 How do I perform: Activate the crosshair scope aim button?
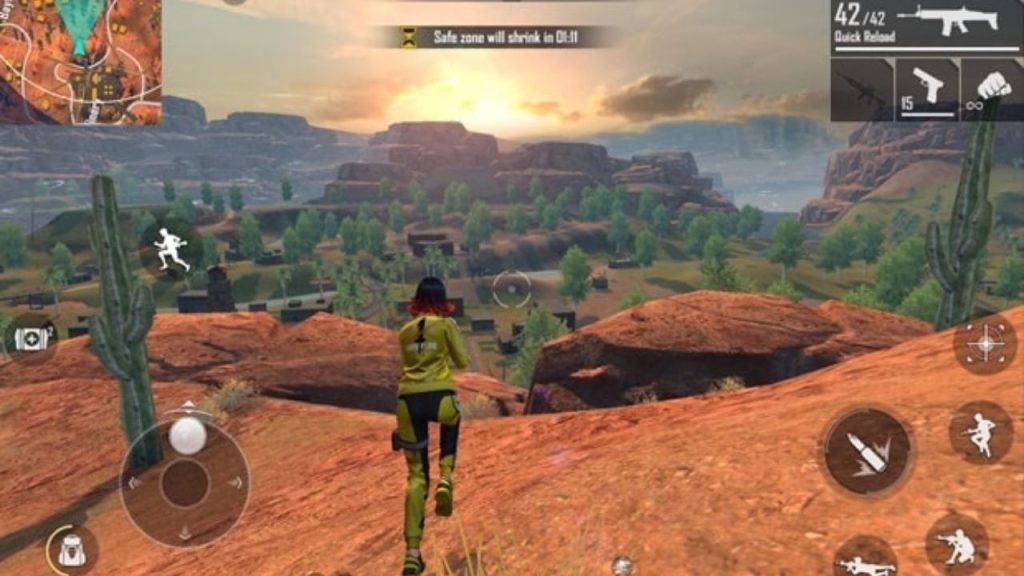[985, 344]
